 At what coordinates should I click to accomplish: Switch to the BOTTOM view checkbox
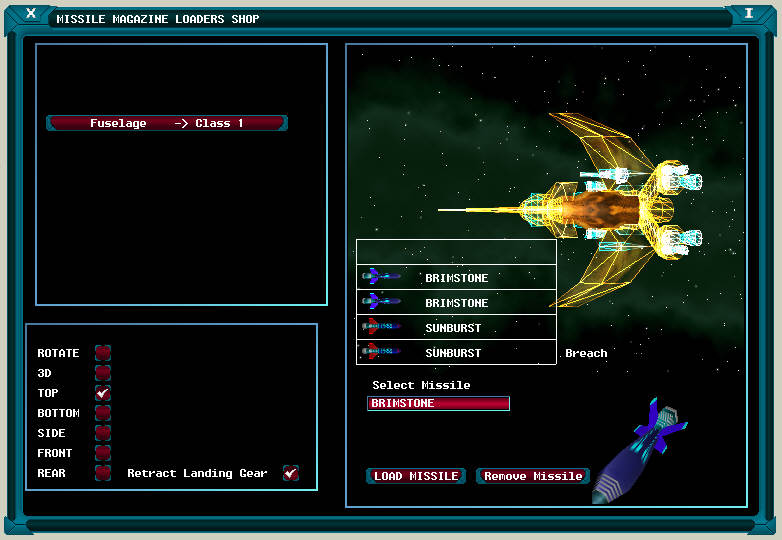click(103, 413)
